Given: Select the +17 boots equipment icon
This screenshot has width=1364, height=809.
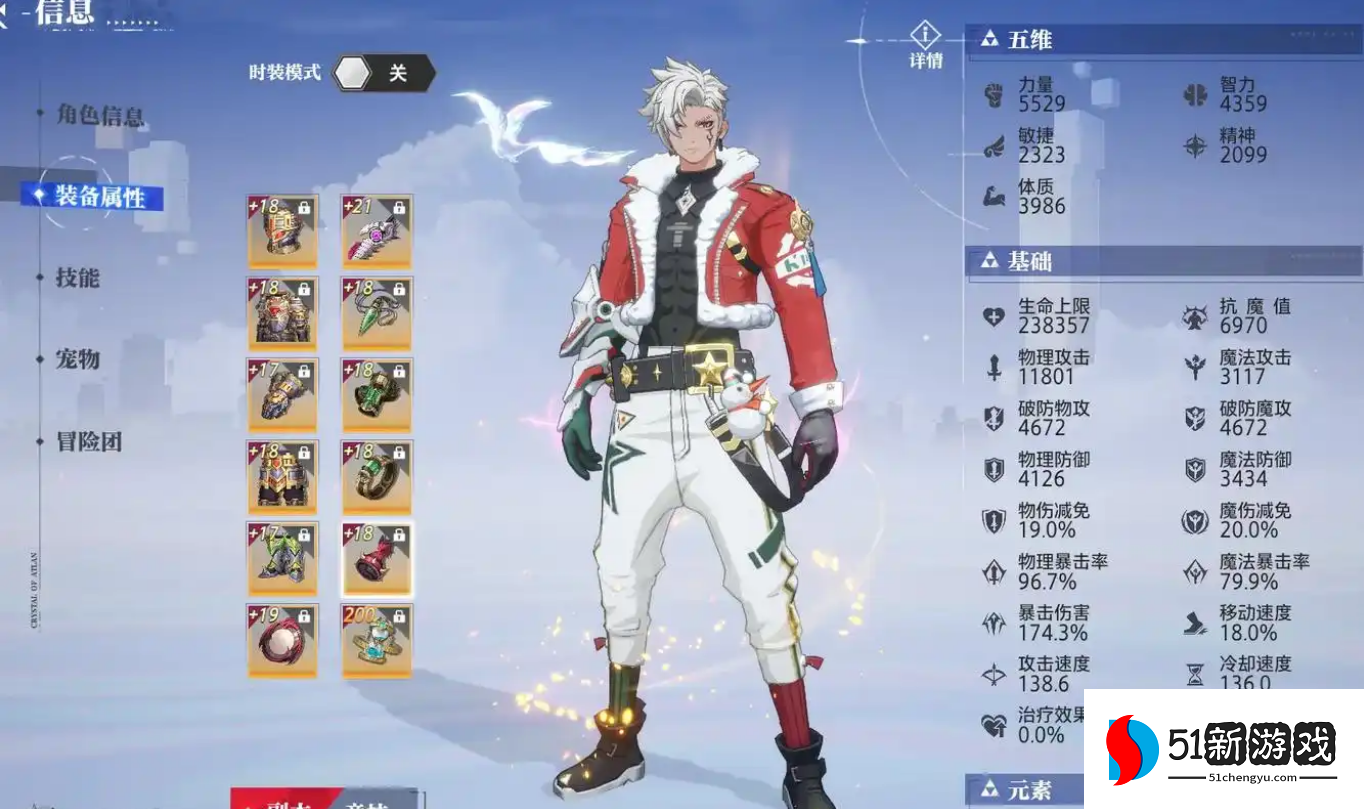Looking at the screenshot, I should (x=283, y=558).
